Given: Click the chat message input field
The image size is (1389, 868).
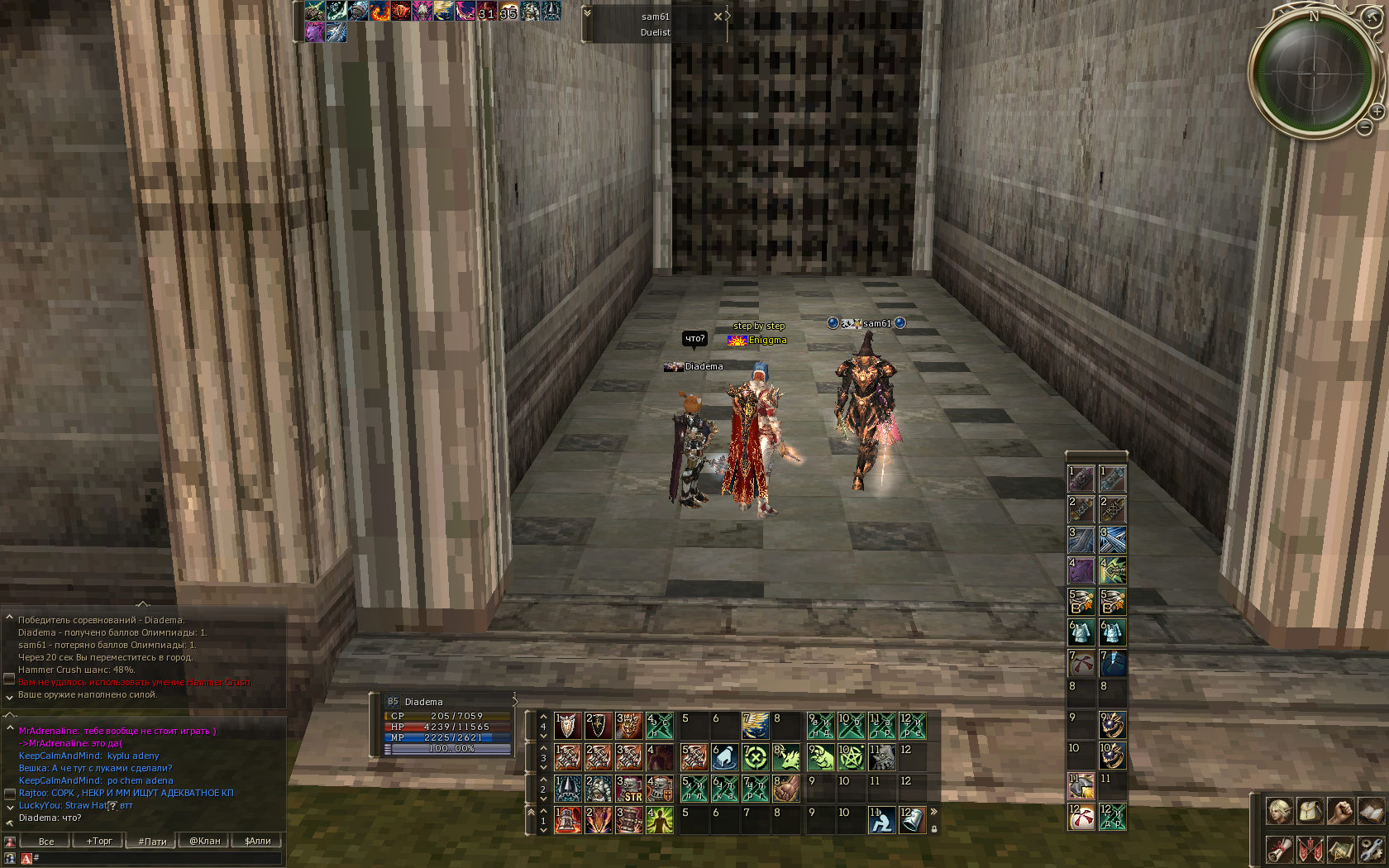Looking at the screenshot, I should pyautogui.click(x=157, y=858).
